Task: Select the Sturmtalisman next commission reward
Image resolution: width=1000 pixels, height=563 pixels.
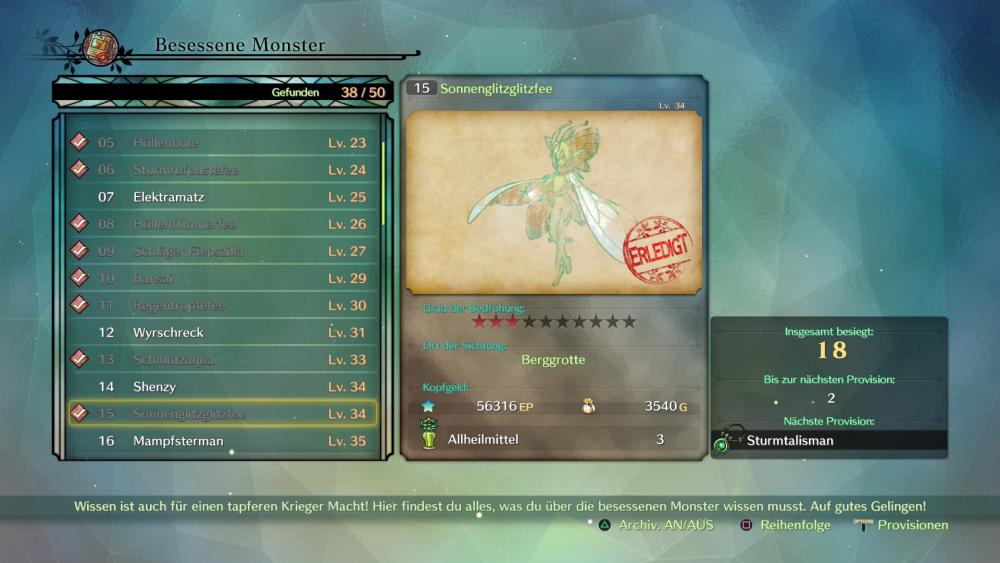Action: [830, 440]
